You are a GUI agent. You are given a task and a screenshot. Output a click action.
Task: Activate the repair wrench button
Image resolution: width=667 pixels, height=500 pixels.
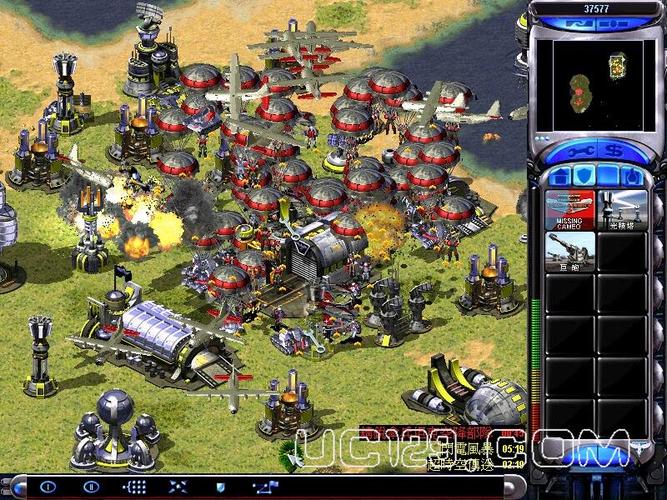pos(580,151)
